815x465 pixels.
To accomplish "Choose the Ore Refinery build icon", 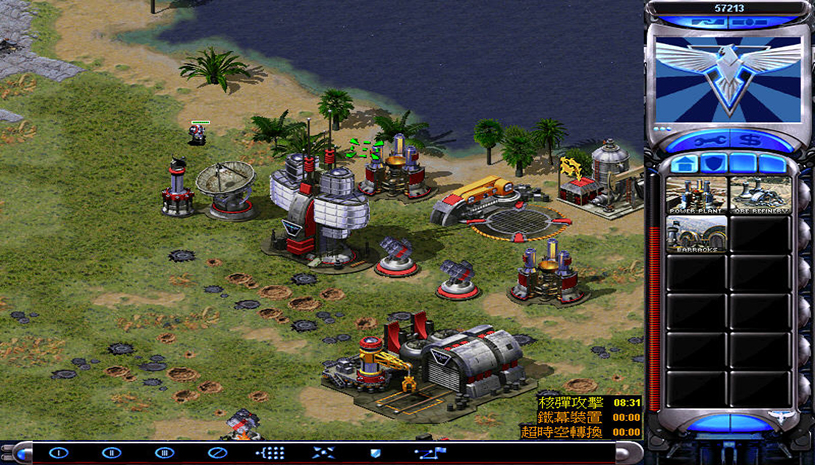I will [760, 194].
